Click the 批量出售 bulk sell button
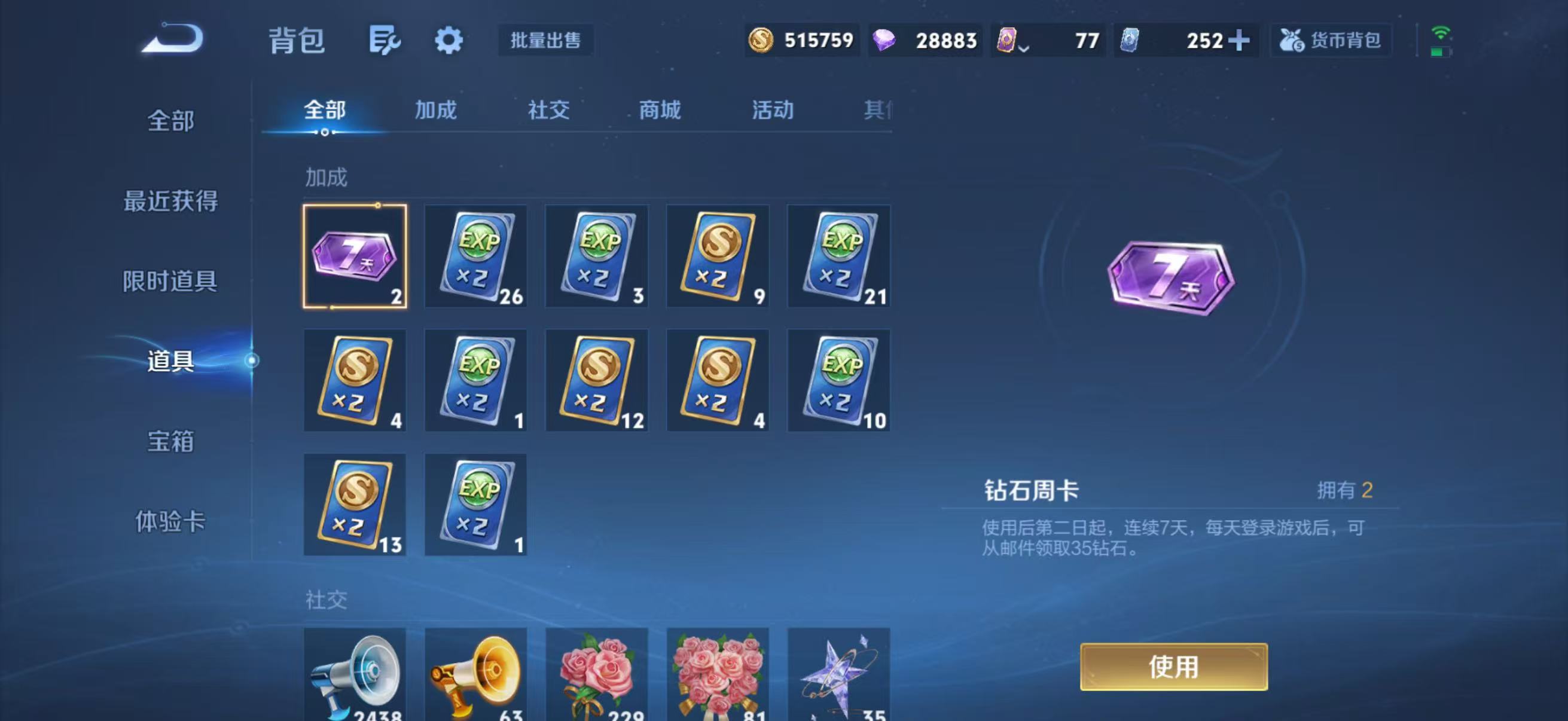Screen dimensions: 1568x721 (x=546, y=41)
